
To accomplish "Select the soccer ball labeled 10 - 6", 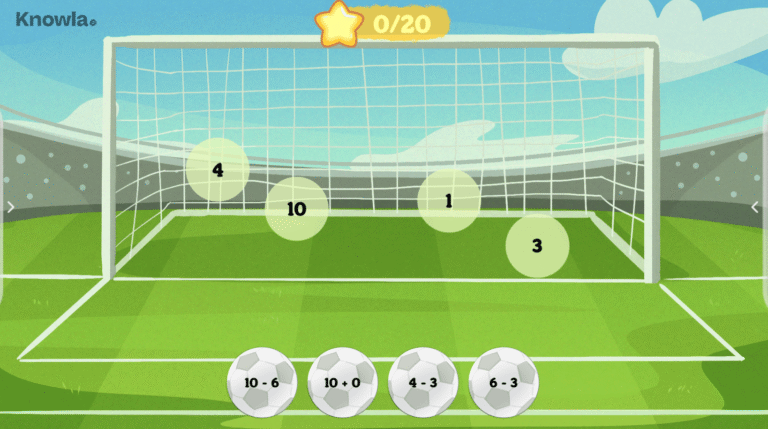I will tap(262, 383).
